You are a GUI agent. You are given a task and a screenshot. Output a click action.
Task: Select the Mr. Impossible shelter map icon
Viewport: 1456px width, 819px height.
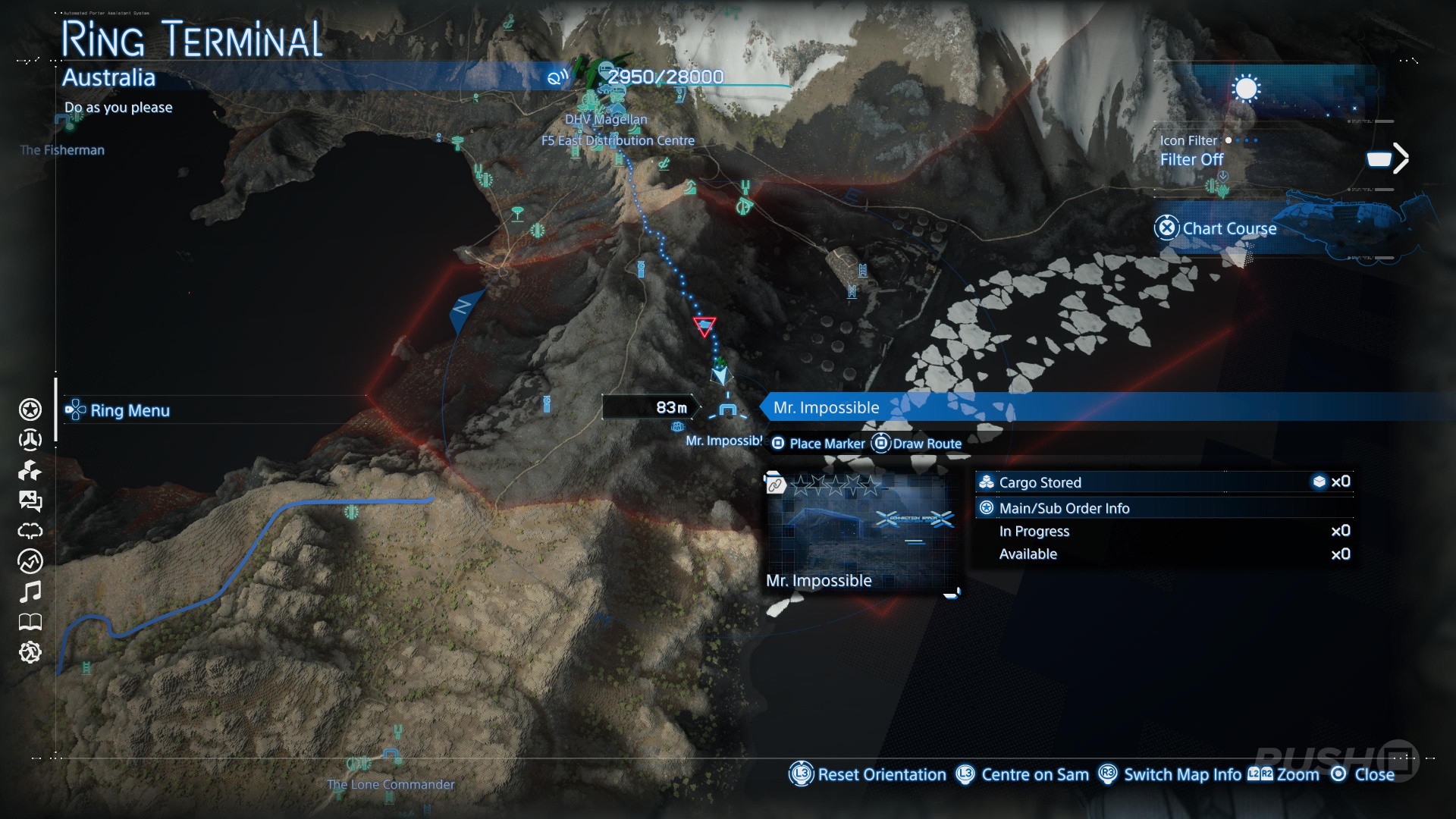tap(728, 410)
